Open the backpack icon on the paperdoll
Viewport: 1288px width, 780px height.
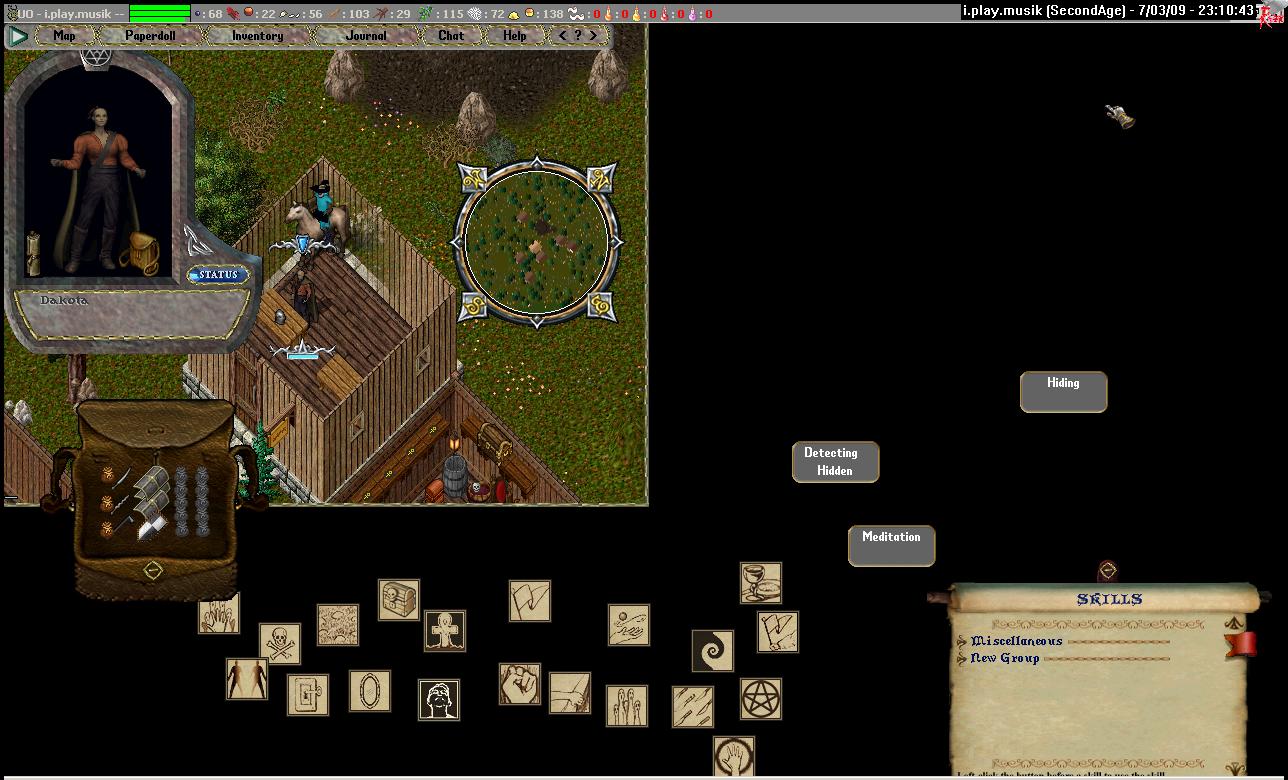(x=140, y=254)
